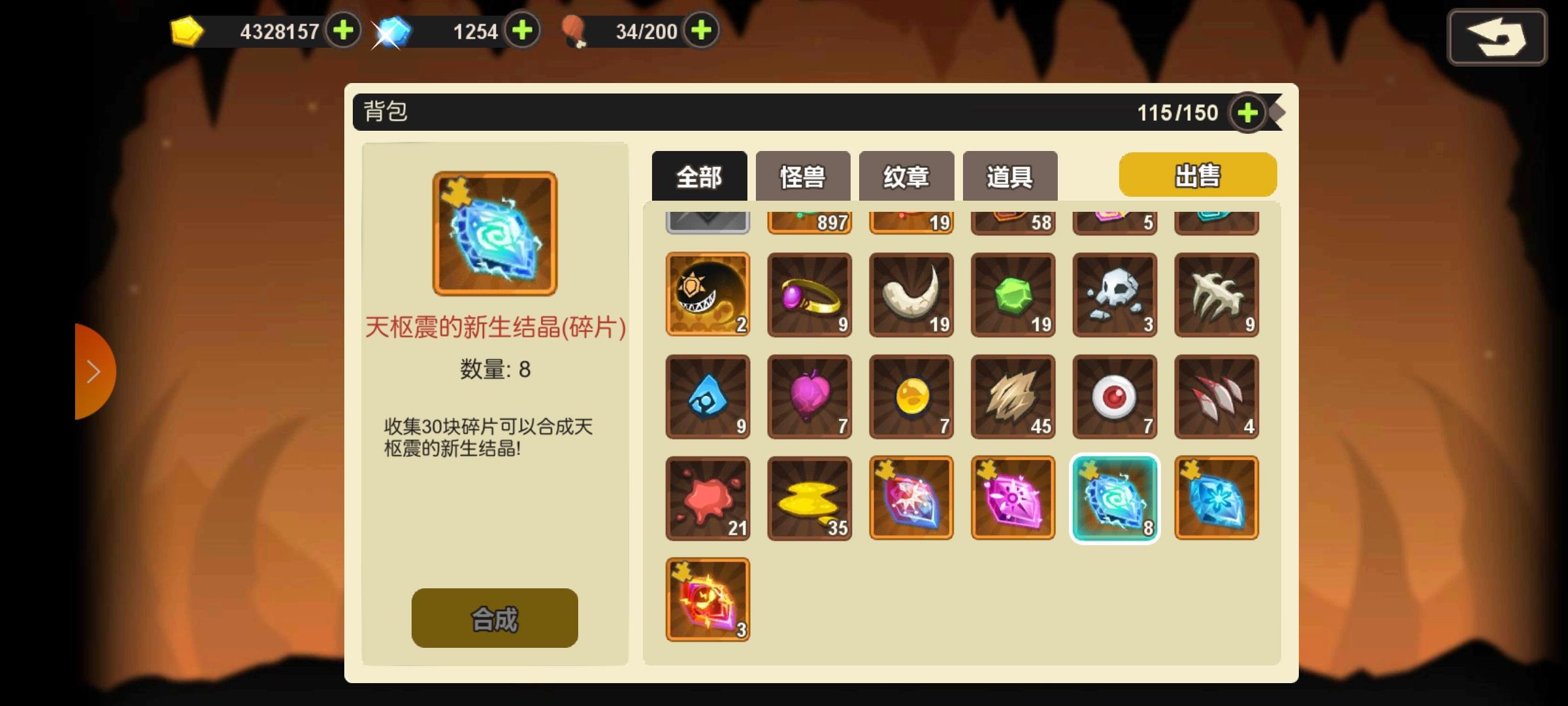Switch to the 怪兽 monster tab
Image resolution: width=1568 pixels, height=706 pixels.
coord(802,175)
